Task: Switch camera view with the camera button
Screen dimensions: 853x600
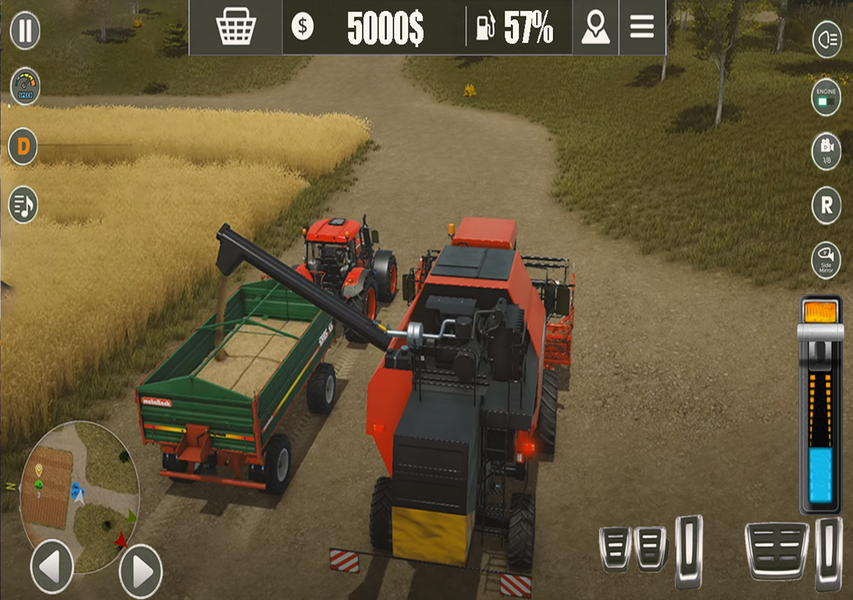Action: point(826,150)
